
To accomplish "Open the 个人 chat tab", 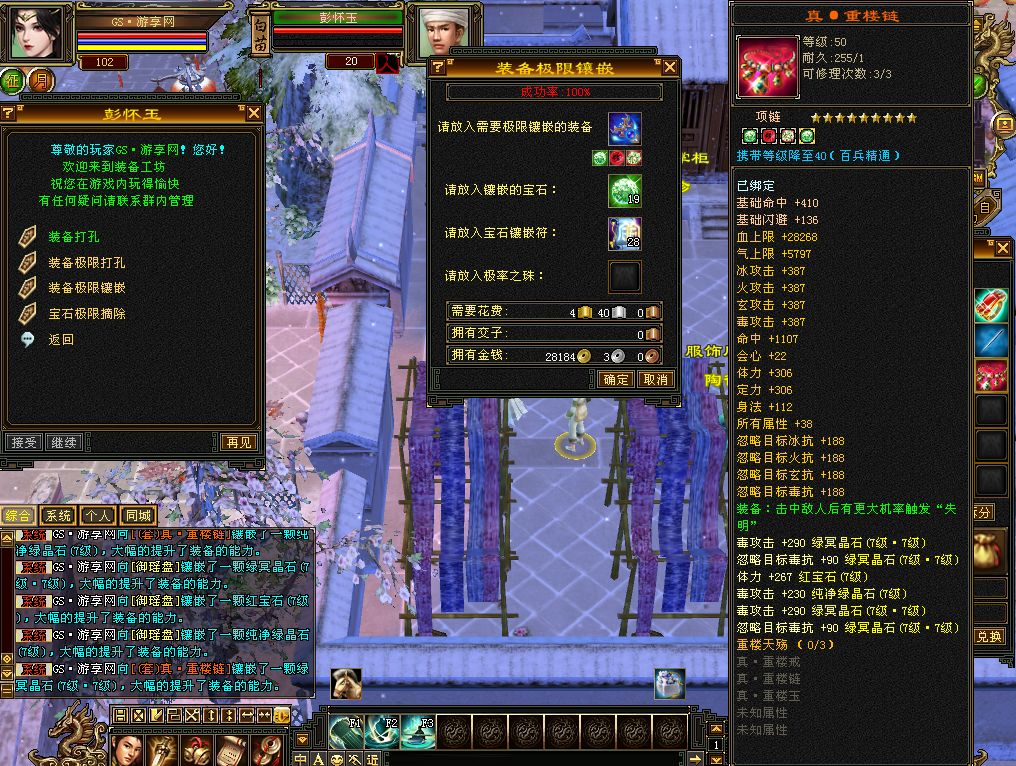I will point(98,516).
